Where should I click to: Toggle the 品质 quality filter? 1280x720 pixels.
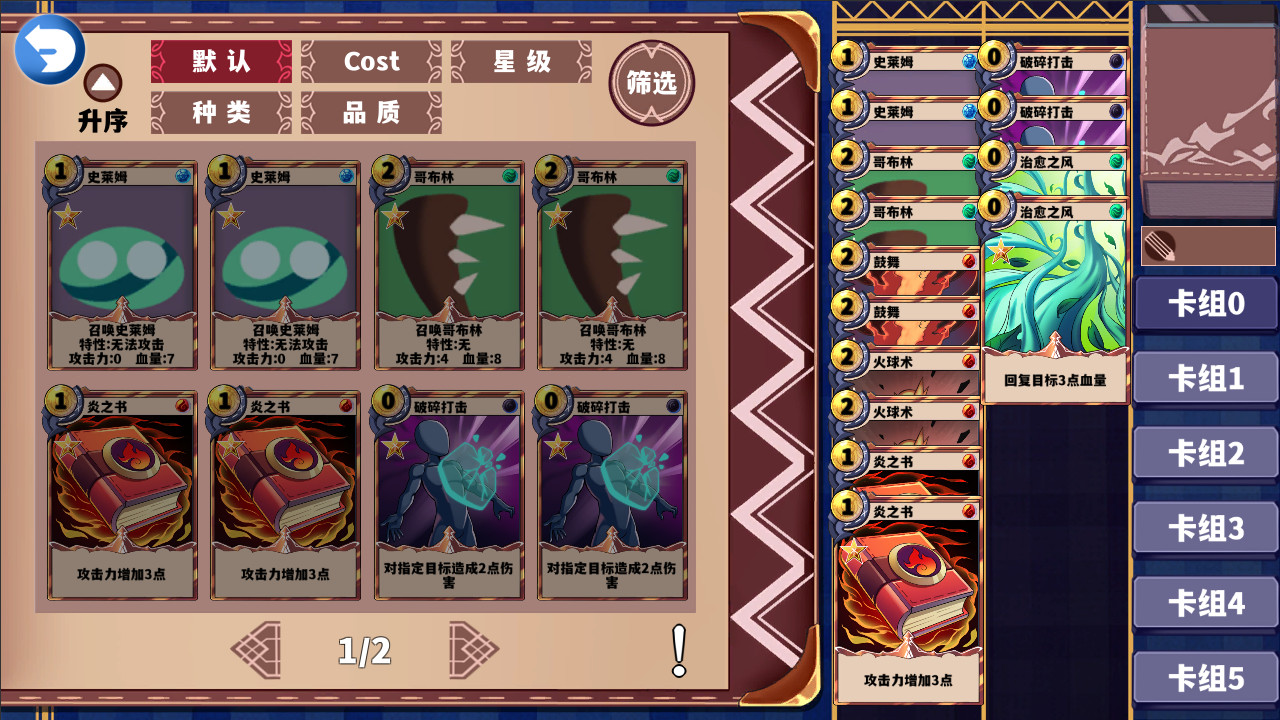click(x=371, y=114)
